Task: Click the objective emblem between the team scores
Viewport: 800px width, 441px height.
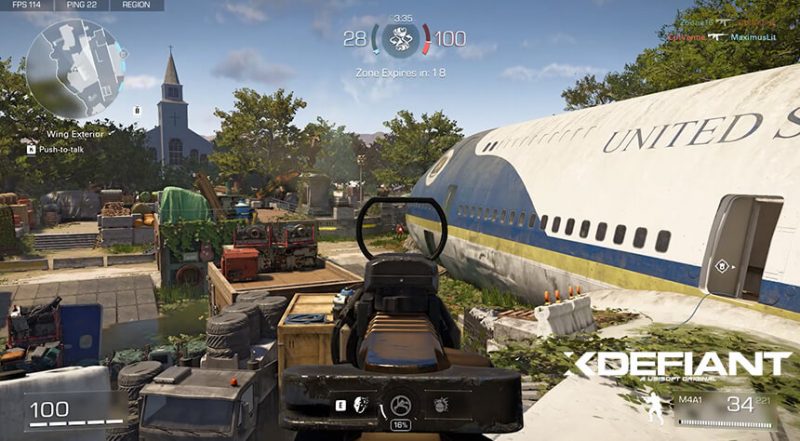Action: pyautogui.click(x=400, y=38)
